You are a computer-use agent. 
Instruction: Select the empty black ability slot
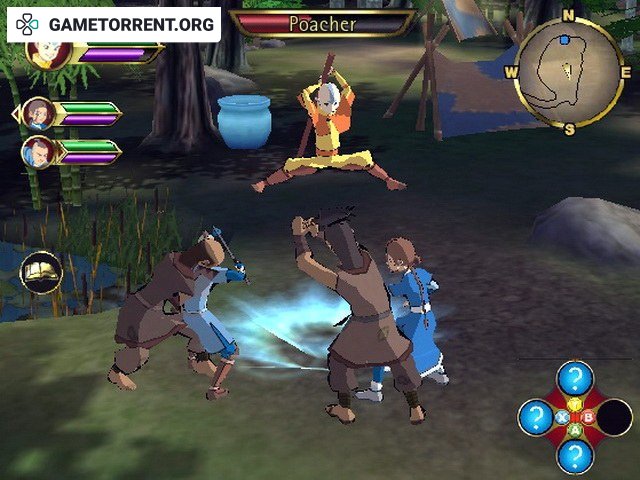click(614, 417)
